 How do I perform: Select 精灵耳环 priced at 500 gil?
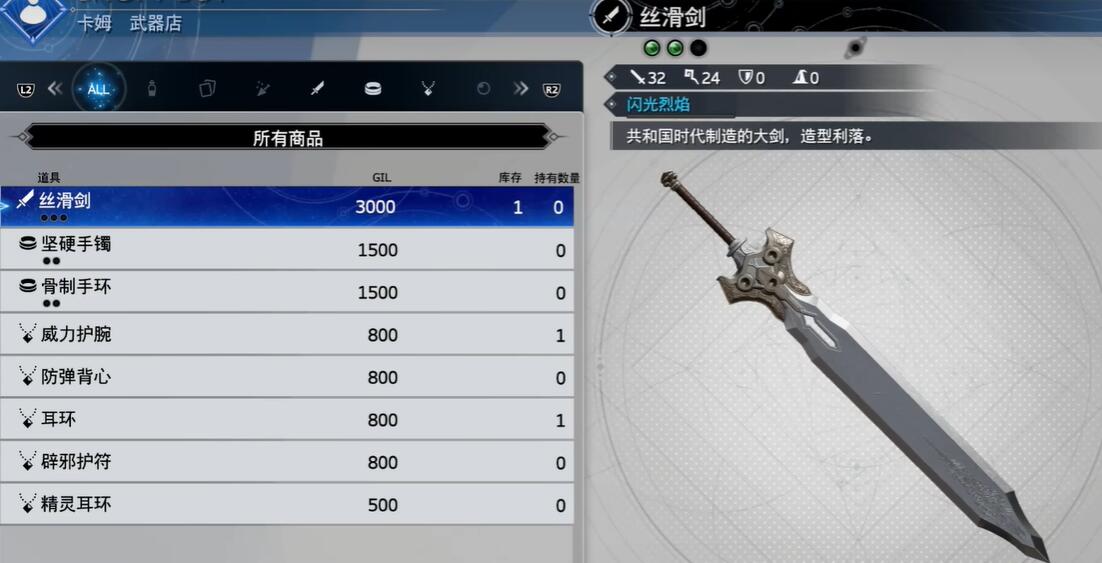(x=287, y=504)
